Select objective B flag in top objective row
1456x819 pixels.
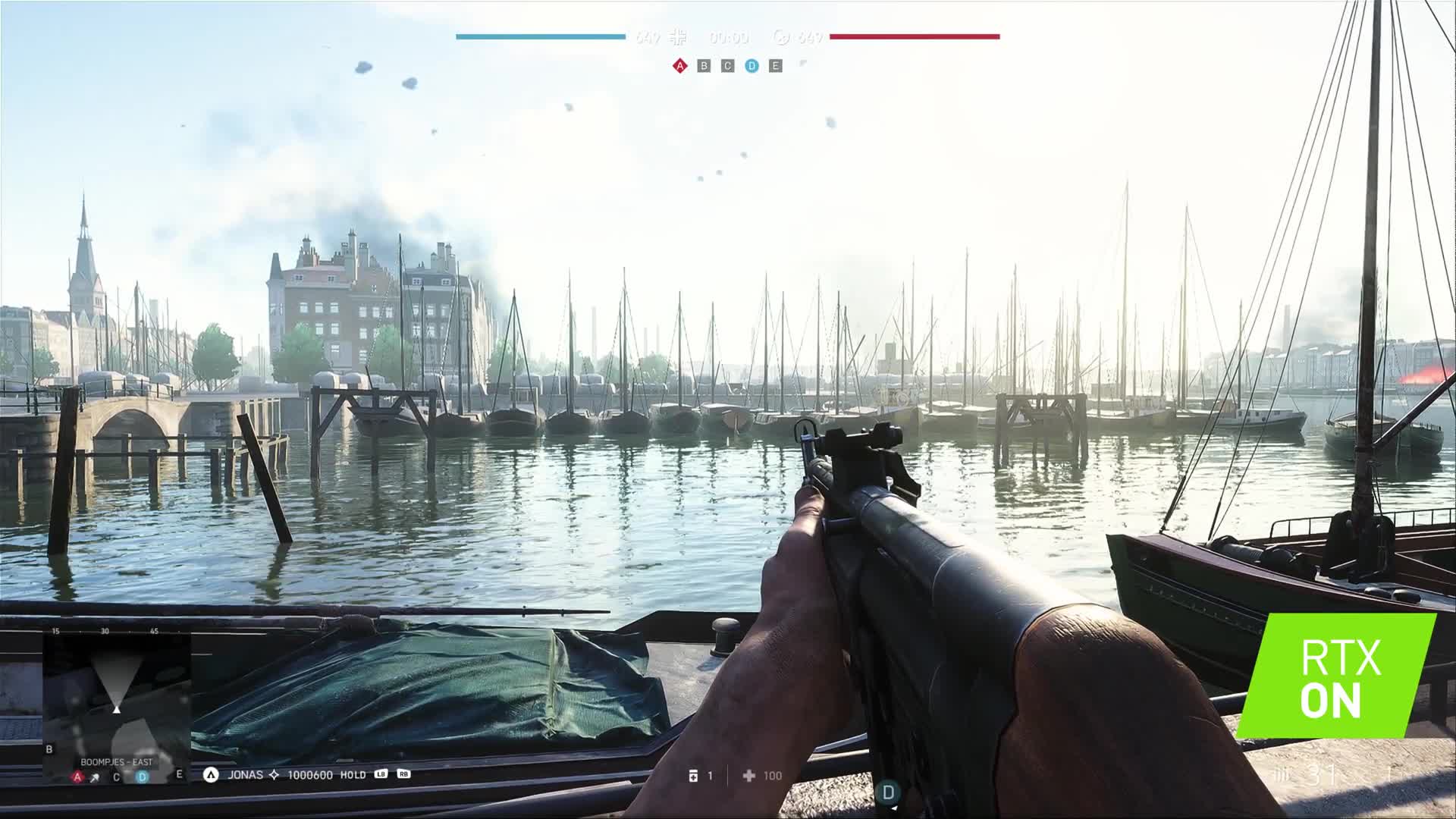click(704, 66)
